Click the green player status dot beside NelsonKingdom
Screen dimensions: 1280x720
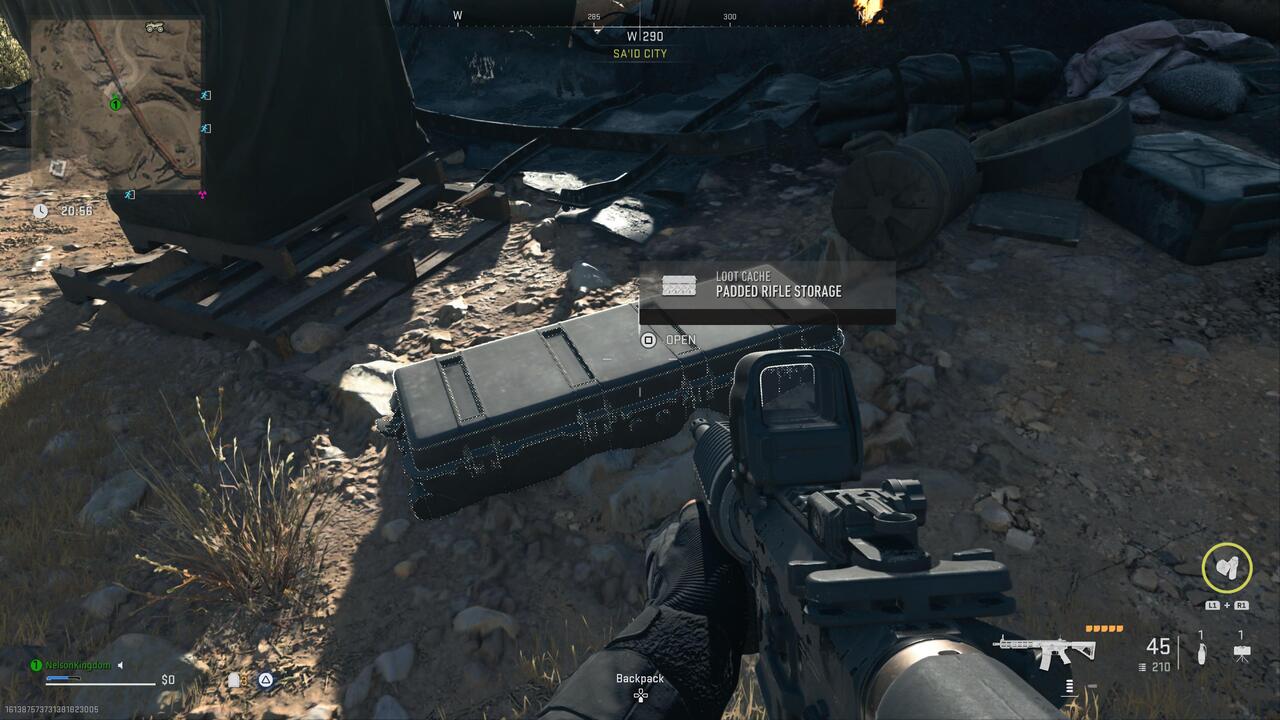point(35,667)
